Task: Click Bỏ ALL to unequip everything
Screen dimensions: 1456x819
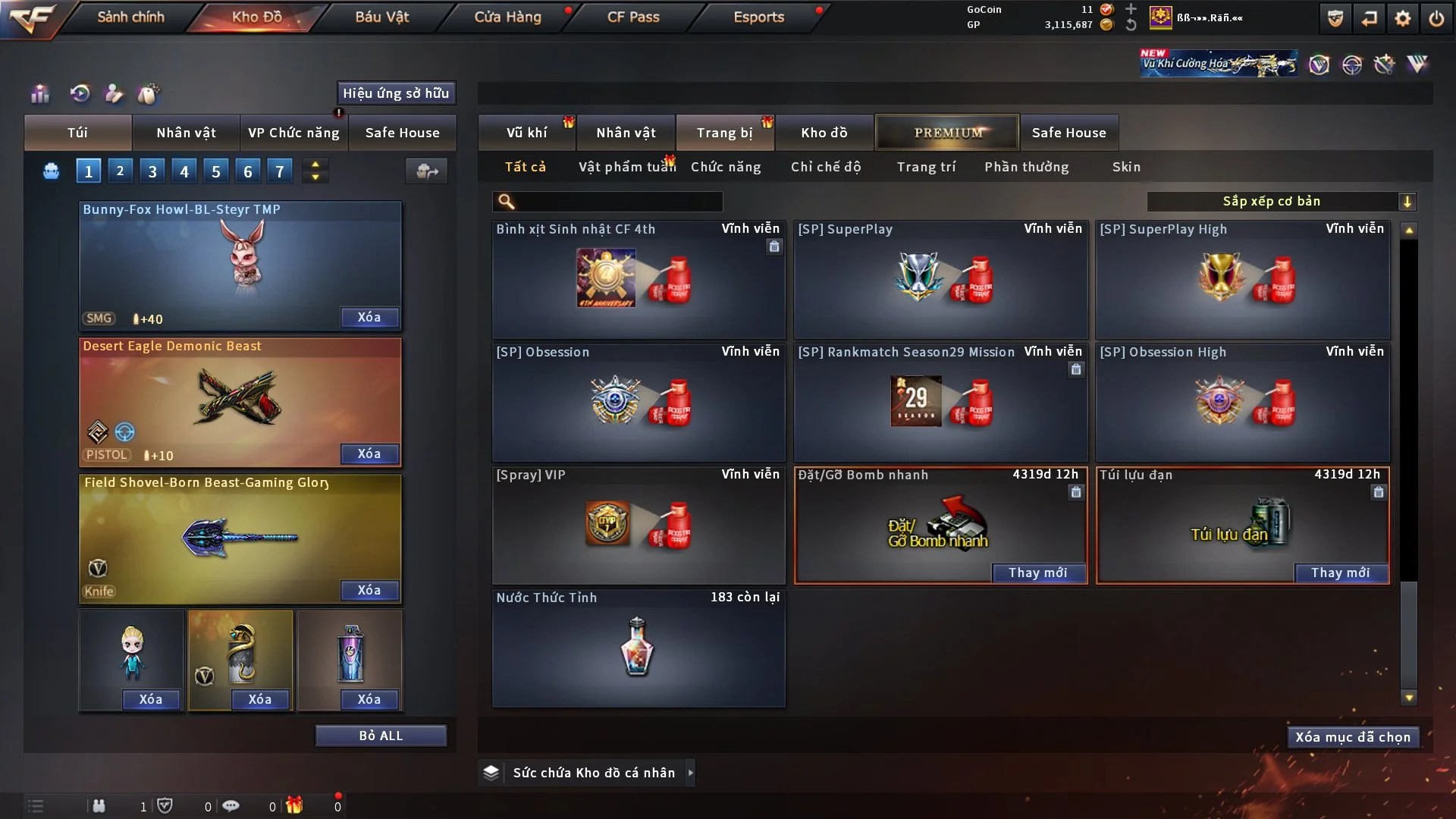Action: pos(381,736)
